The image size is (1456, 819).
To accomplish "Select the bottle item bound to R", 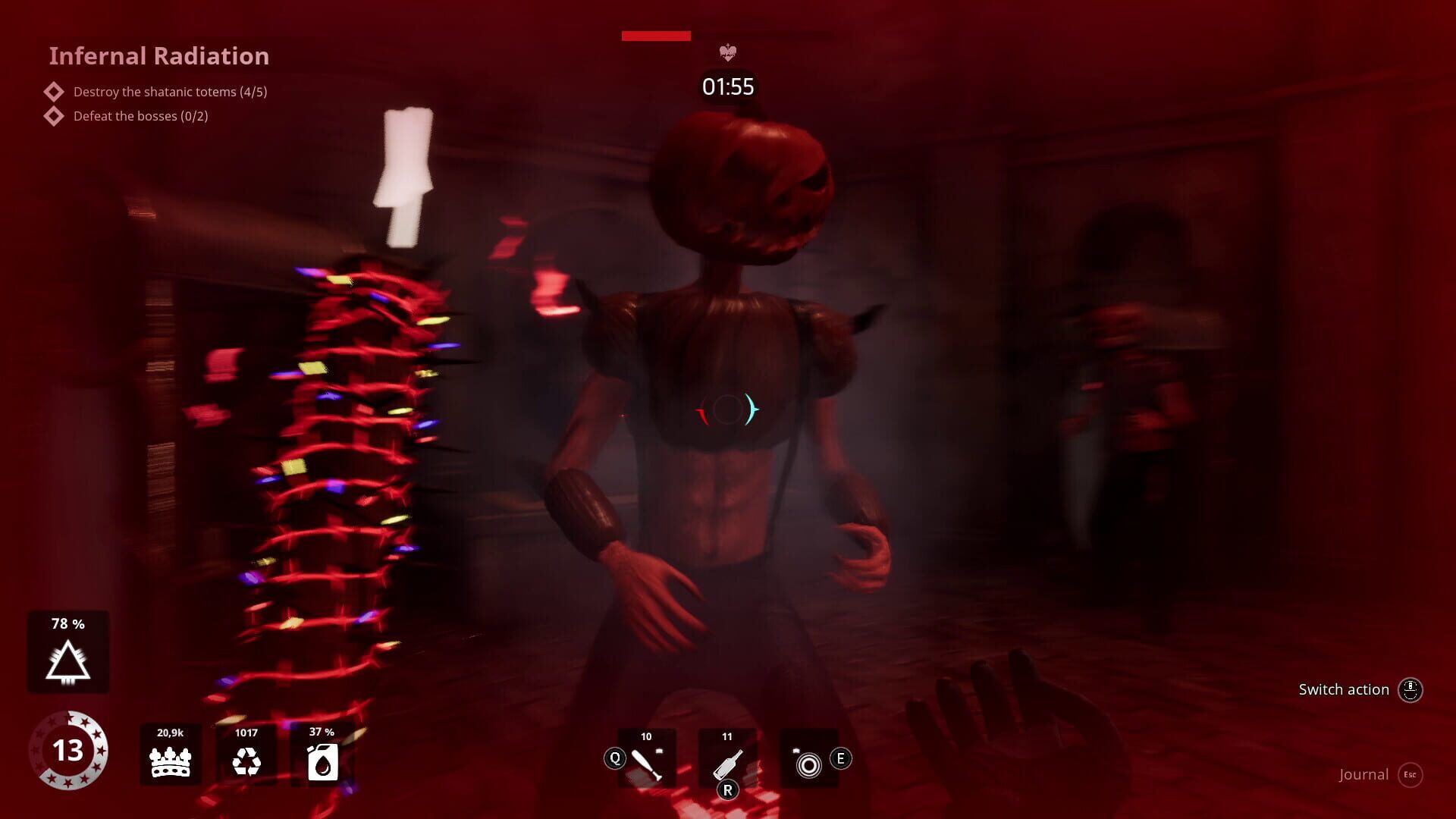I will click(x=728, y=758).
